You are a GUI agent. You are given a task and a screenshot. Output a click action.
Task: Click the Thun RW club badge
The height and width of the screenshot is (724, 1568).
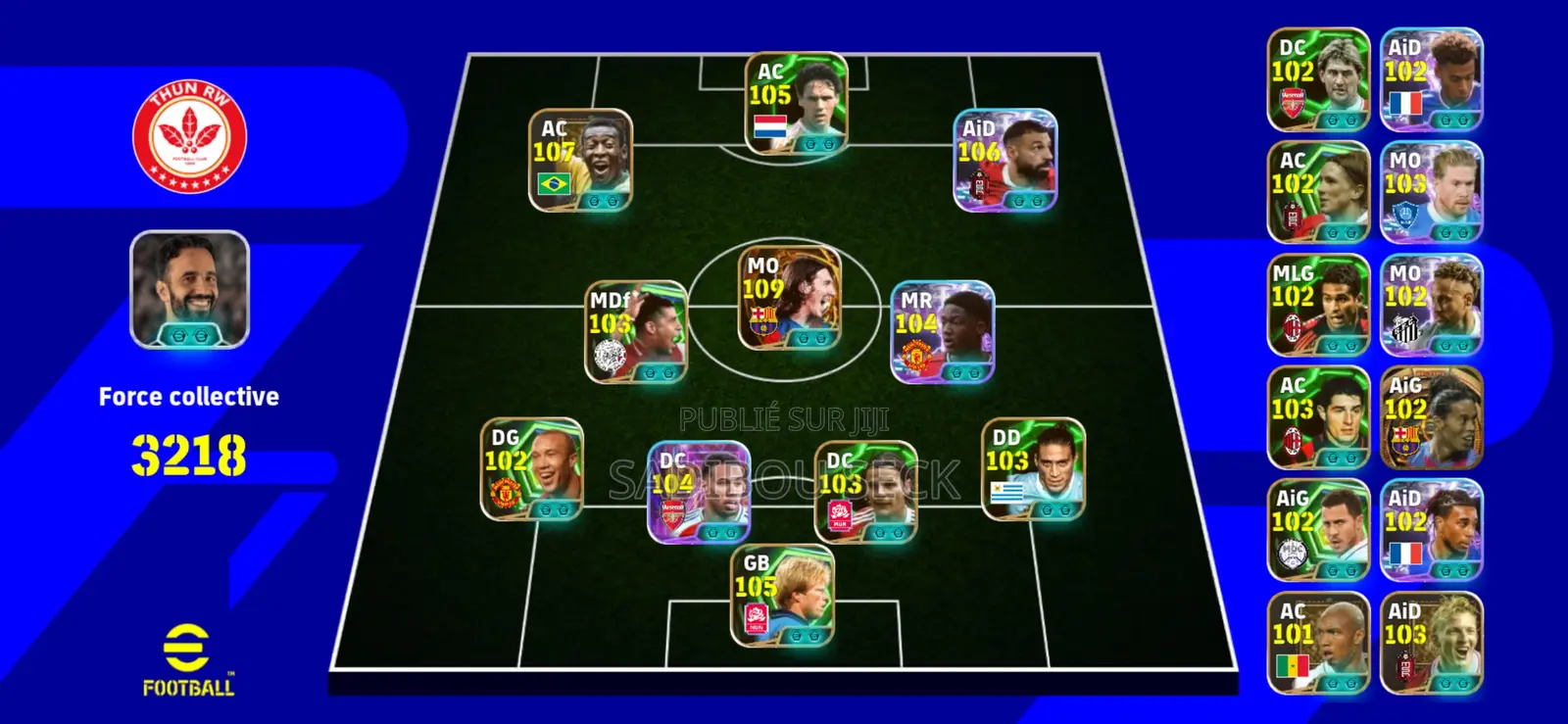pyautogui.click(x=189, y=136)
